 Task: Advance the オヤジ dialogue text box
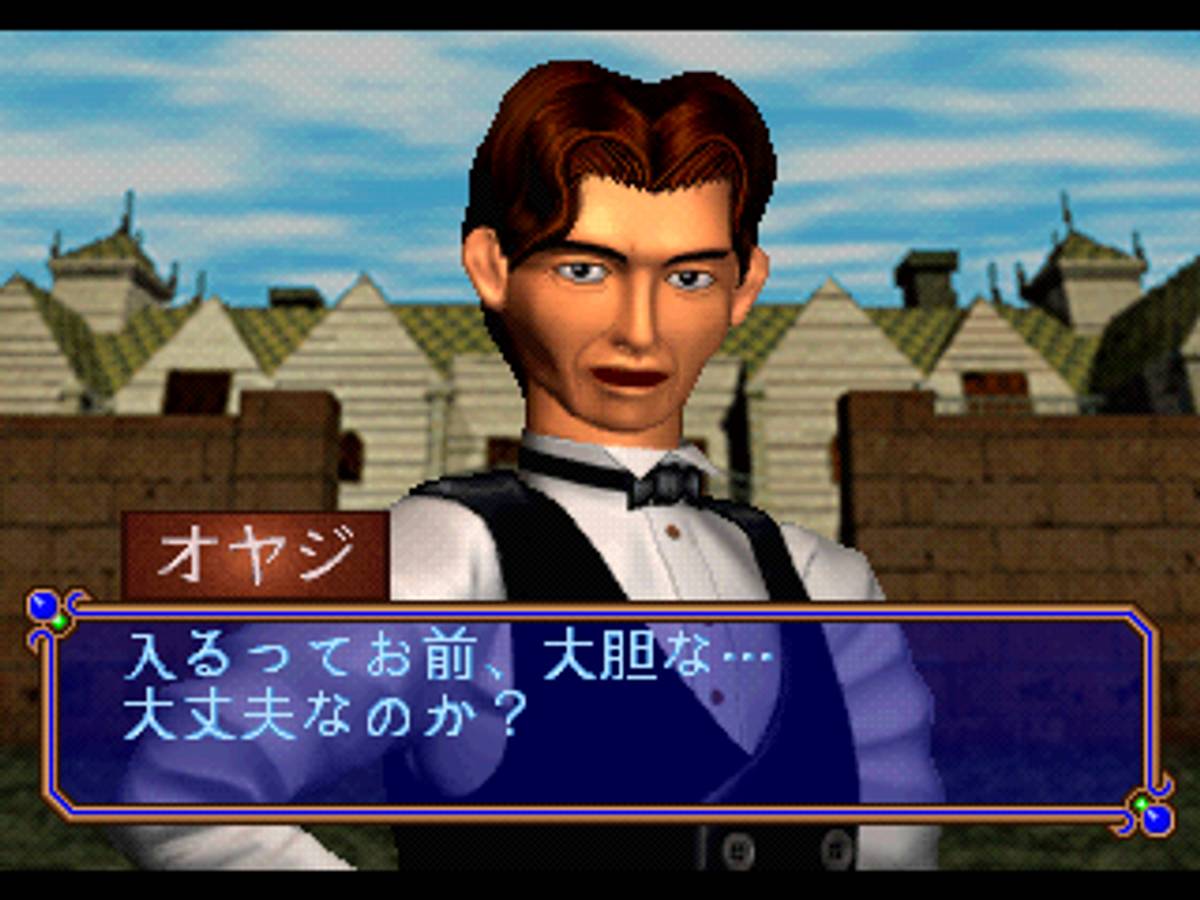point(600,710)
